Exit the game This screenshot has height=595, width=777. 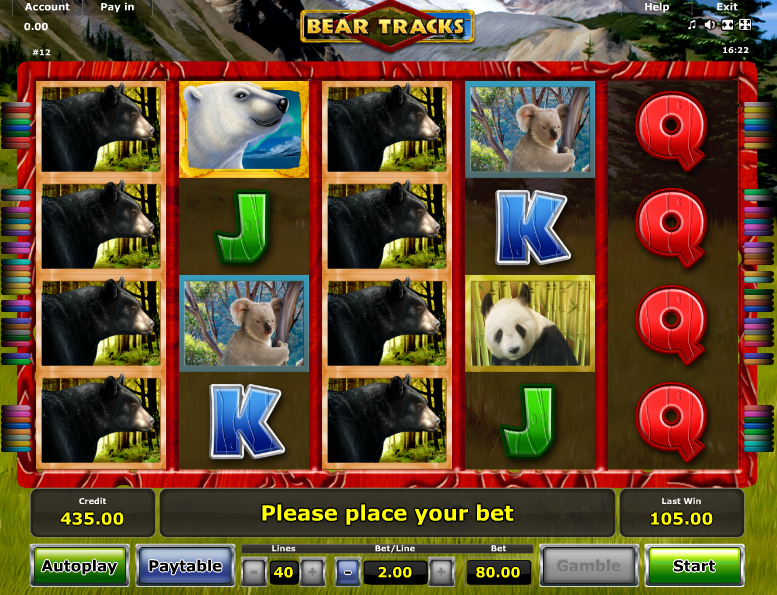coord(727,7)
